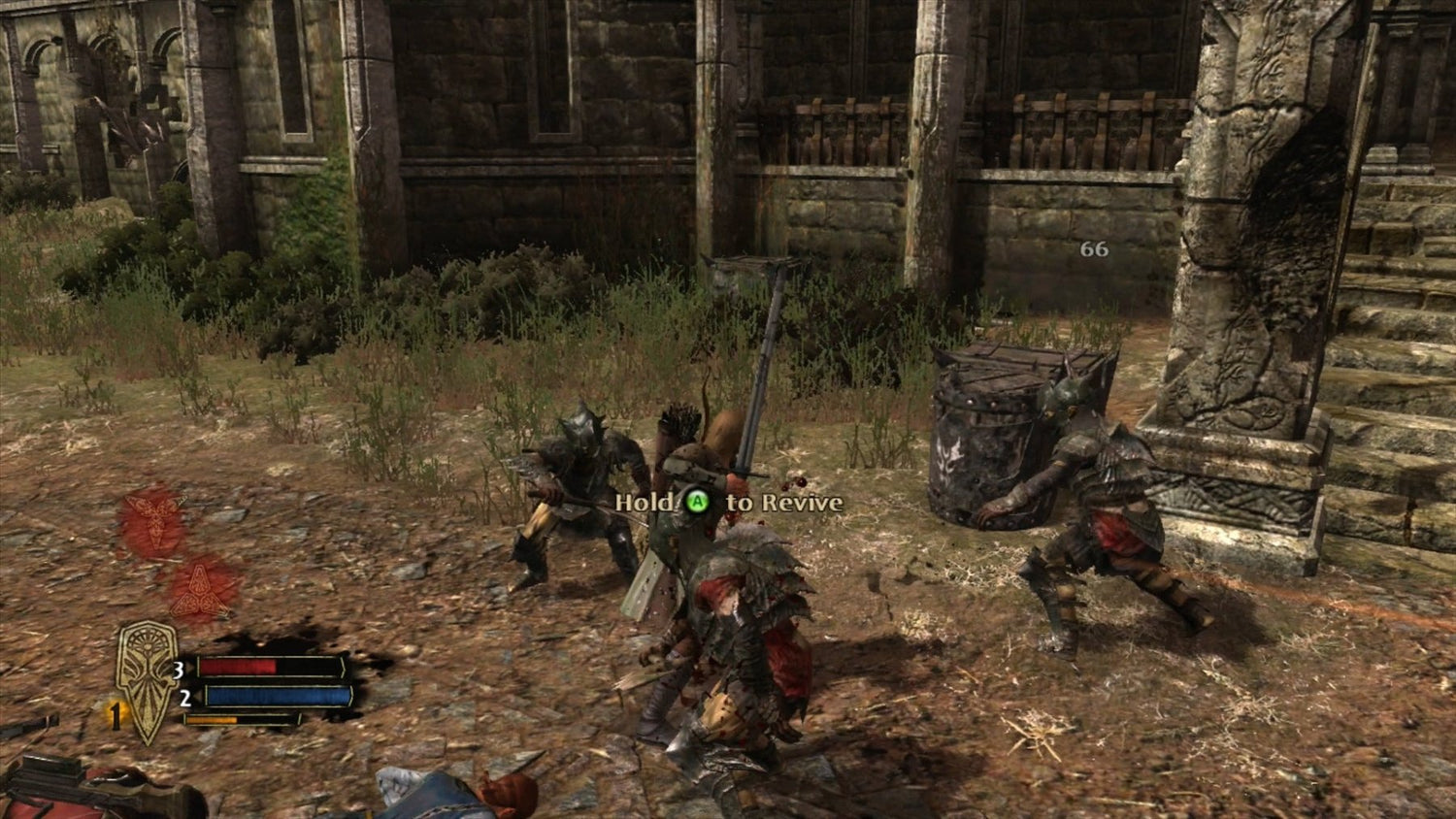The width and height of the screenshot is (1456, 819).
Task: Click the word Revive in the prompt
Action: [x=805, y=504]
